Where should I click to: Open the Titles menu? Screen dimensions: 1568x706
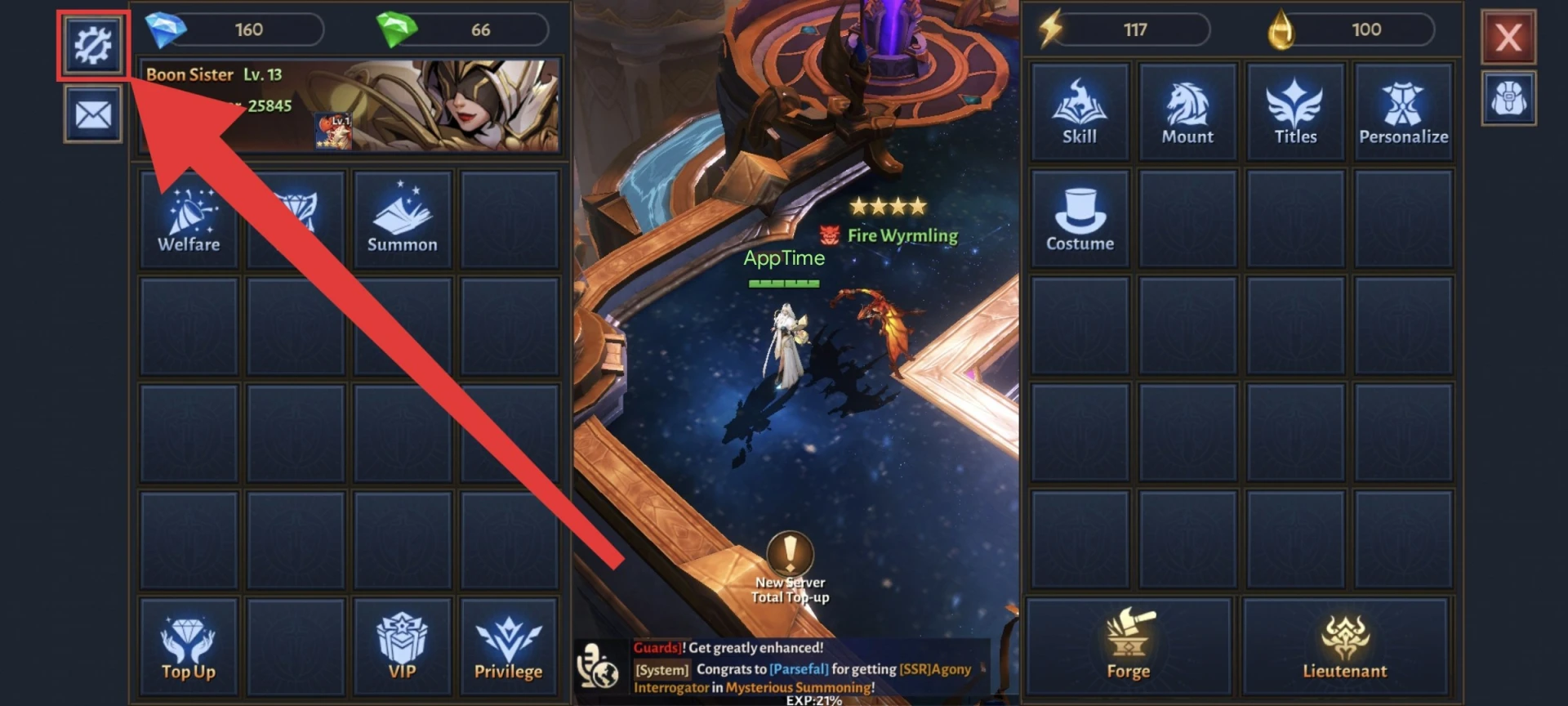tap(1295, 112)
